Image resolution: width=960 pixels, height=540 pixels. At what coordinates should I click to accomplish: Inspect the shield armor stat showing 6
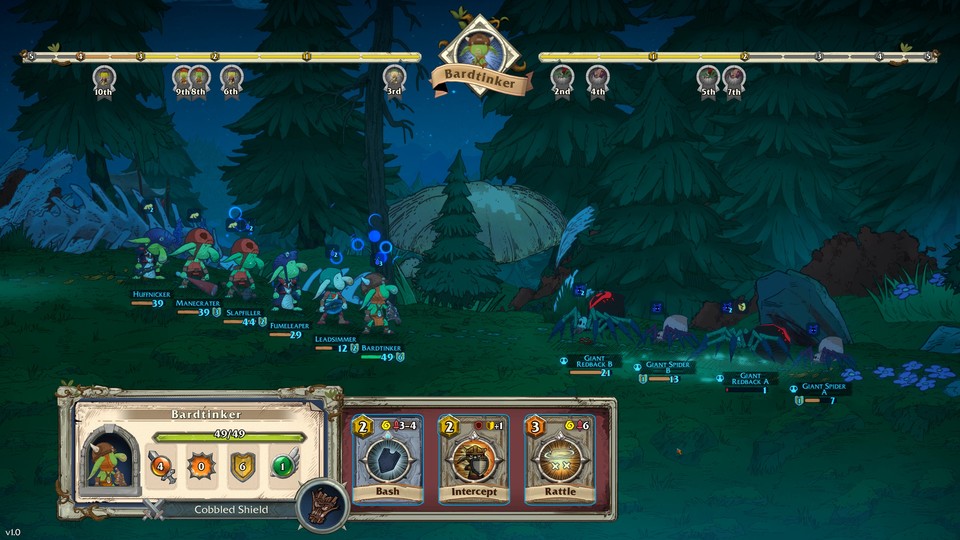pos(243,466)
